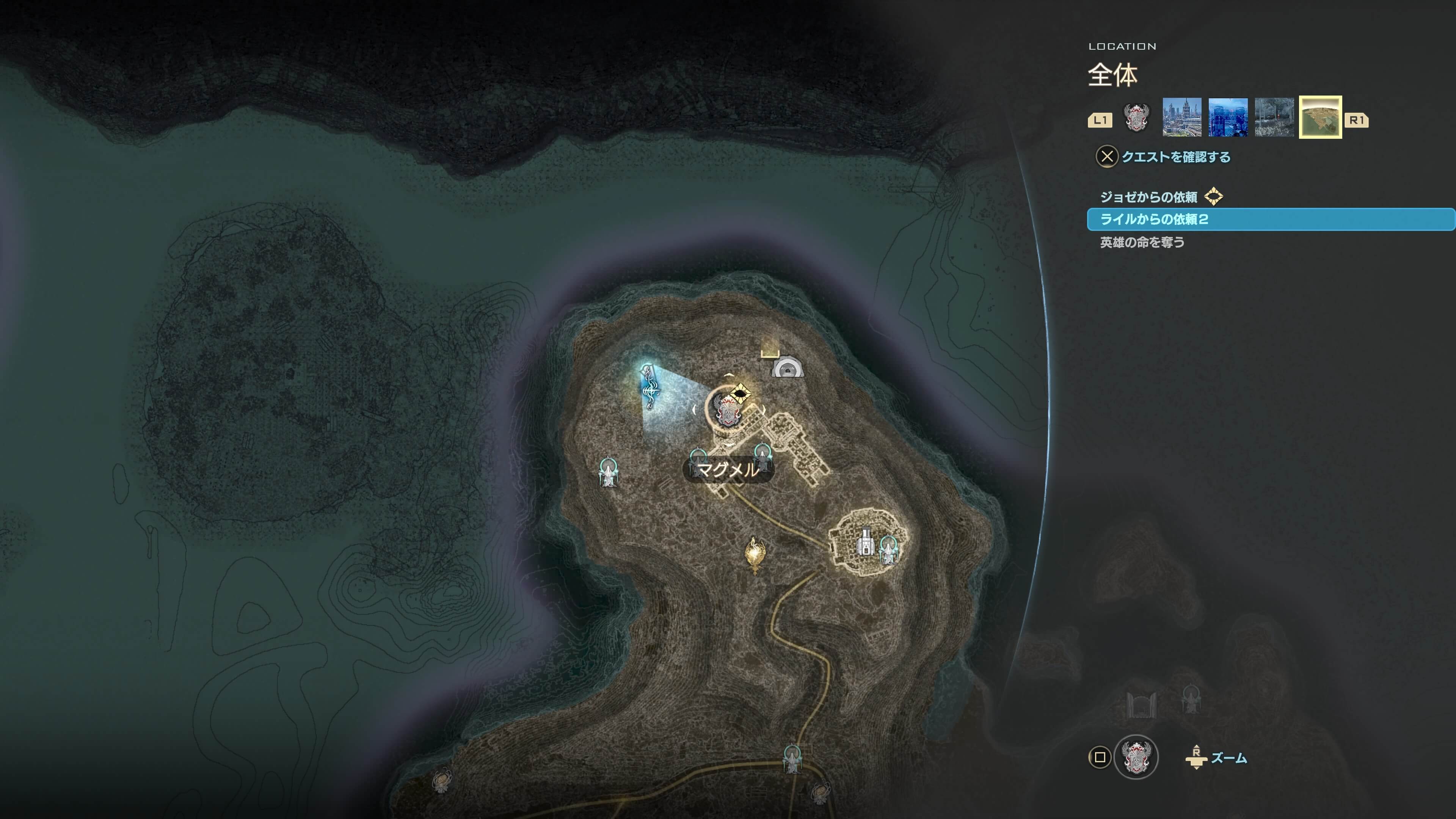The width and height of the screenshot is (1456, 819).
Task: Show the city skyline location map
Action: coord(1181,118)
